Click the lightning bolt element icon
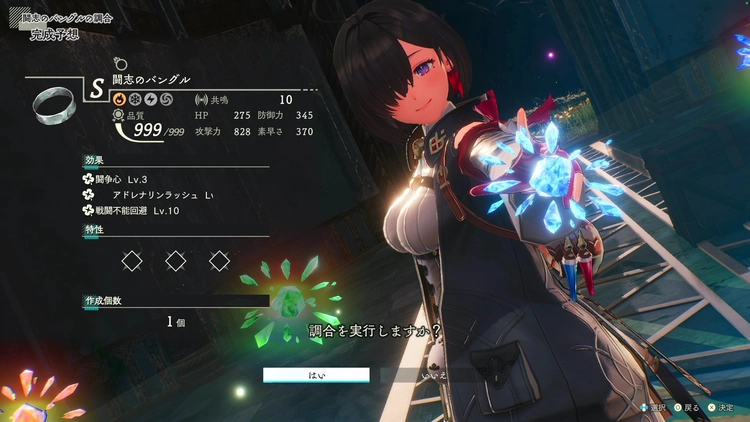The width and height of the screenshot is (750, 422). (x=149, y=100)
